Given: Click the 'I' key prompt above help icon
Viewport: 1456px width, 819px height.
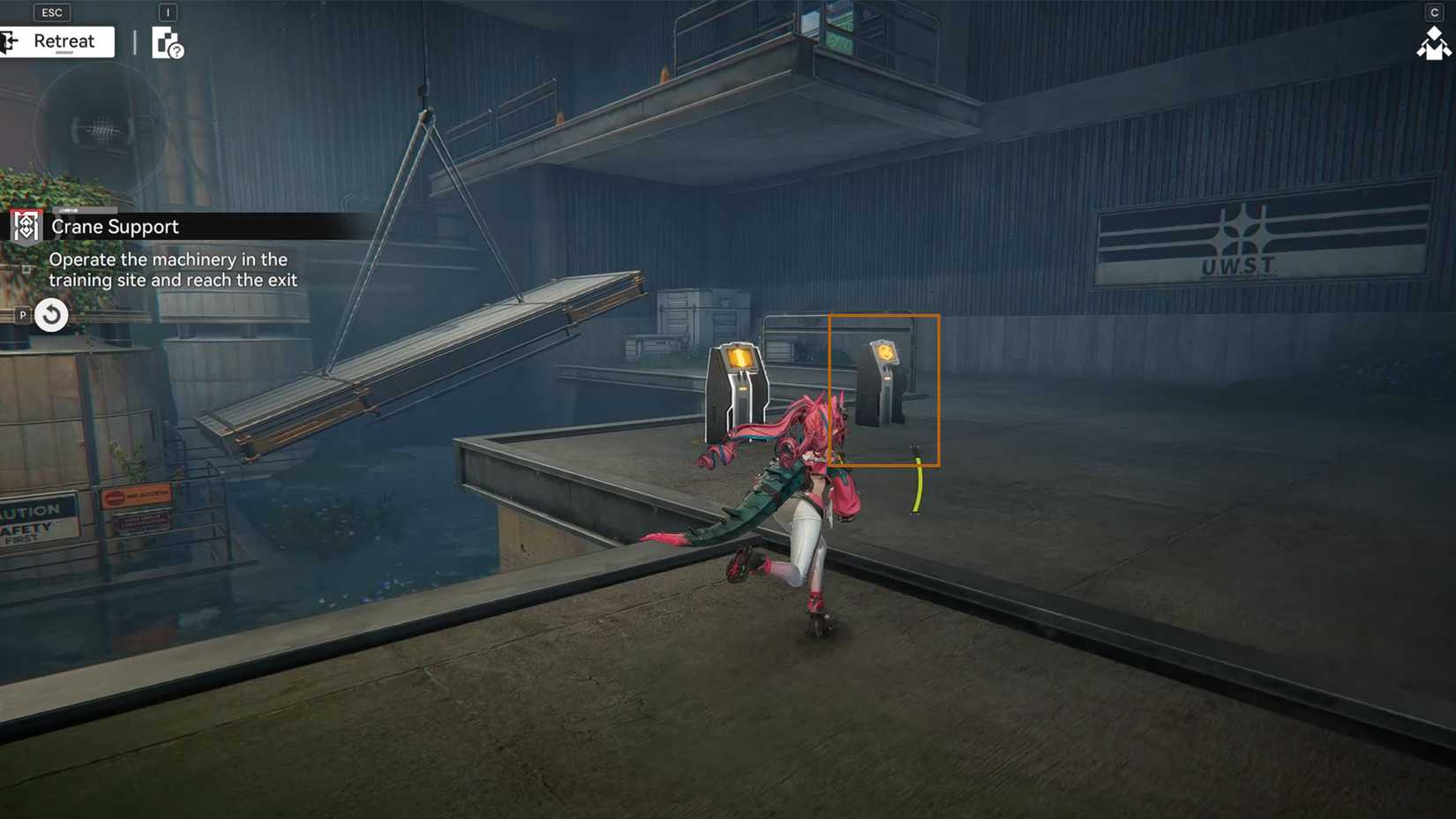Looking at the screenshot, I should pos(168,12).
